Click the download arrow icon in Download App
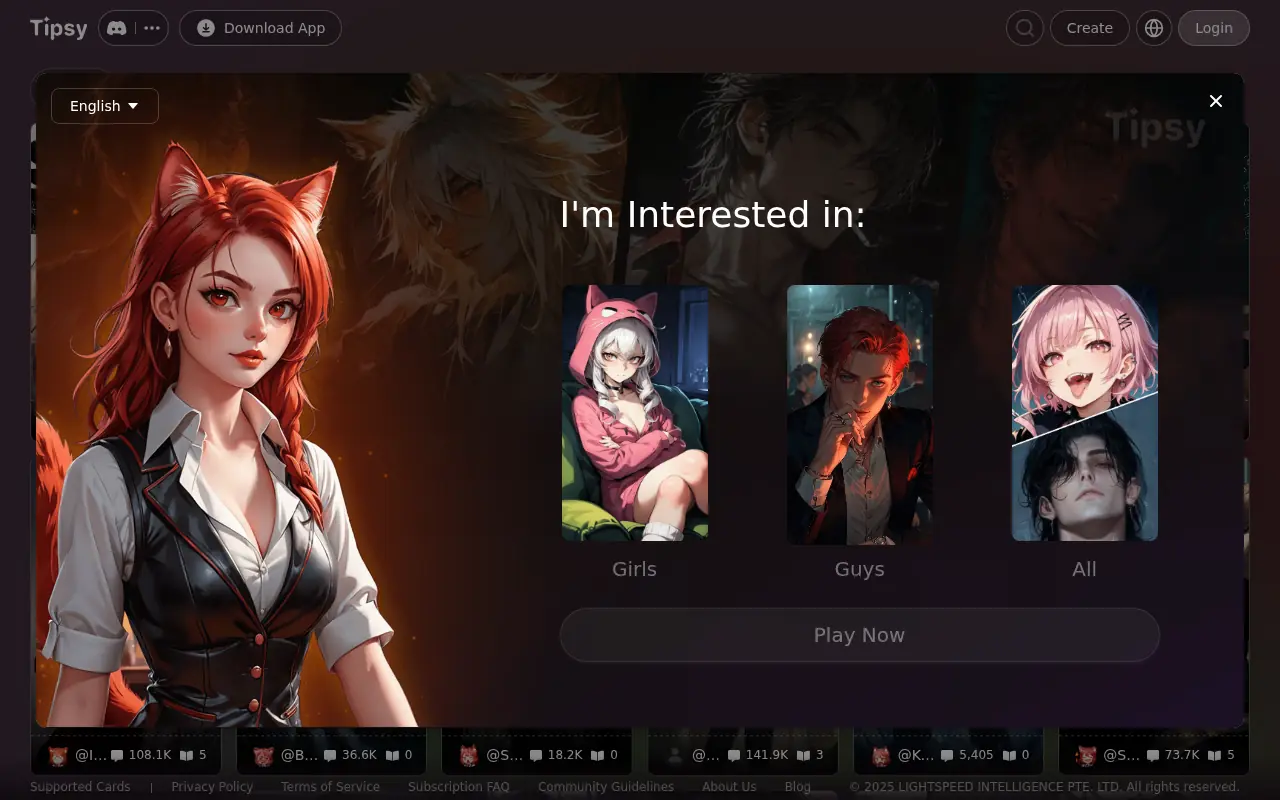 pyautogui.click(x=204, y=28)
